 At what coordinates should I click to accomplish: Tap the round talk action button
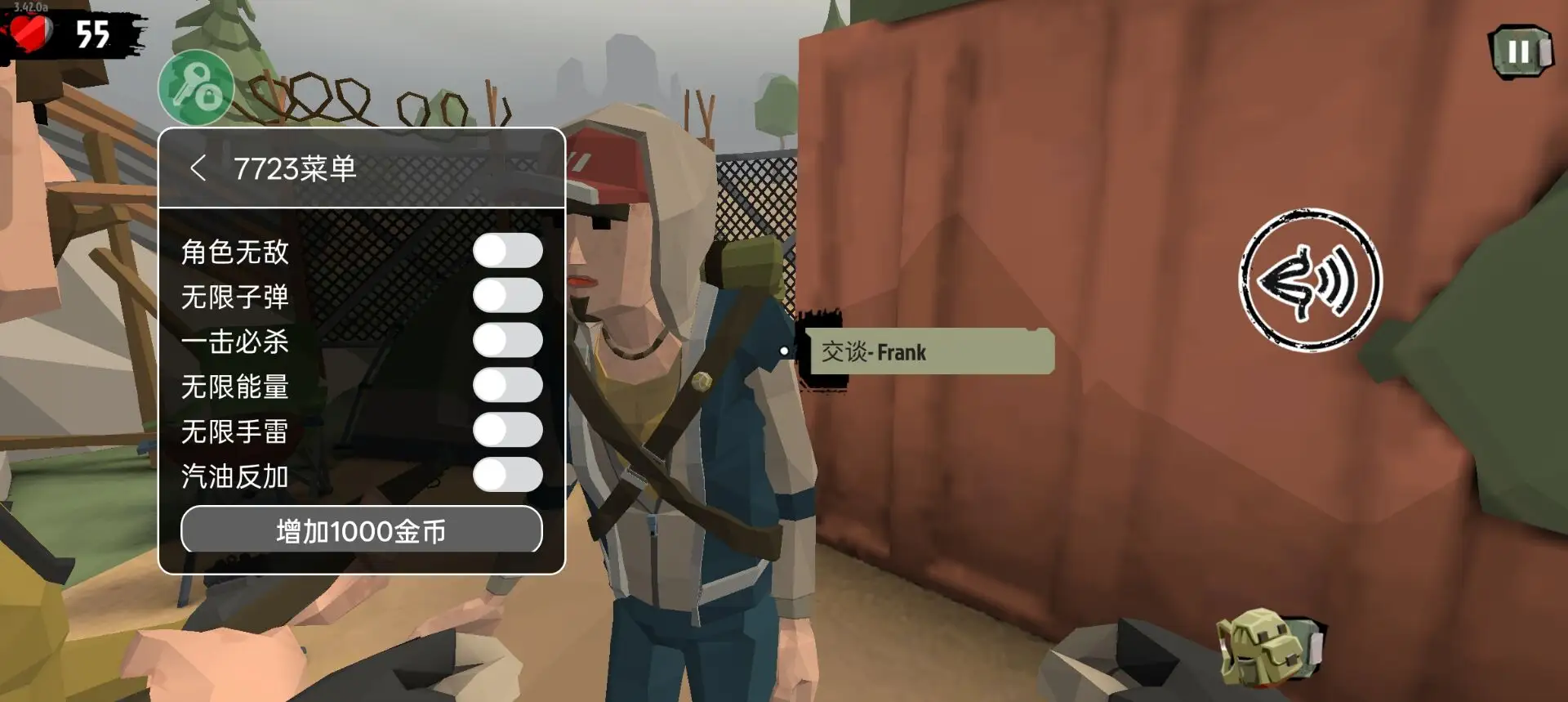(x=1310, y=280)
